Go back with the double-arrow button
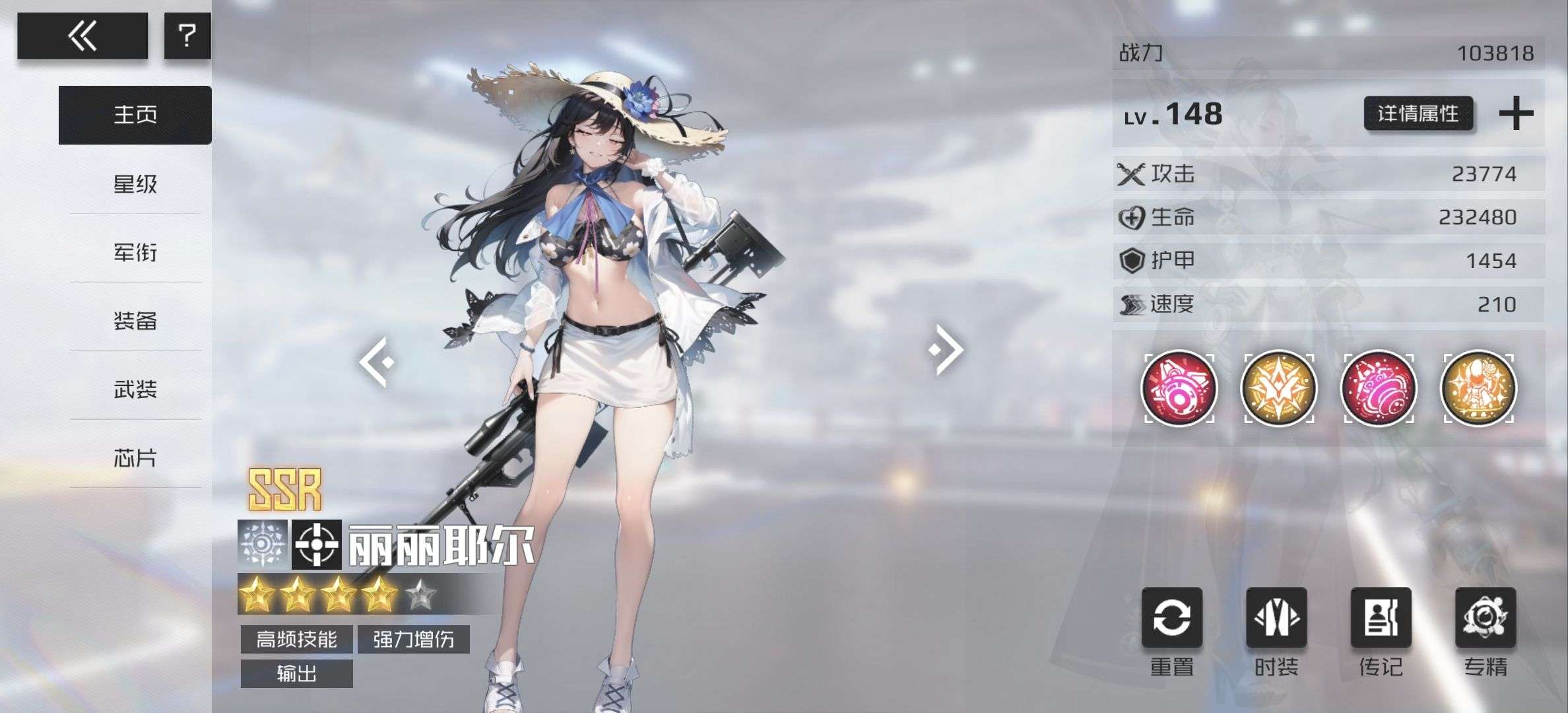 point(82,36)
